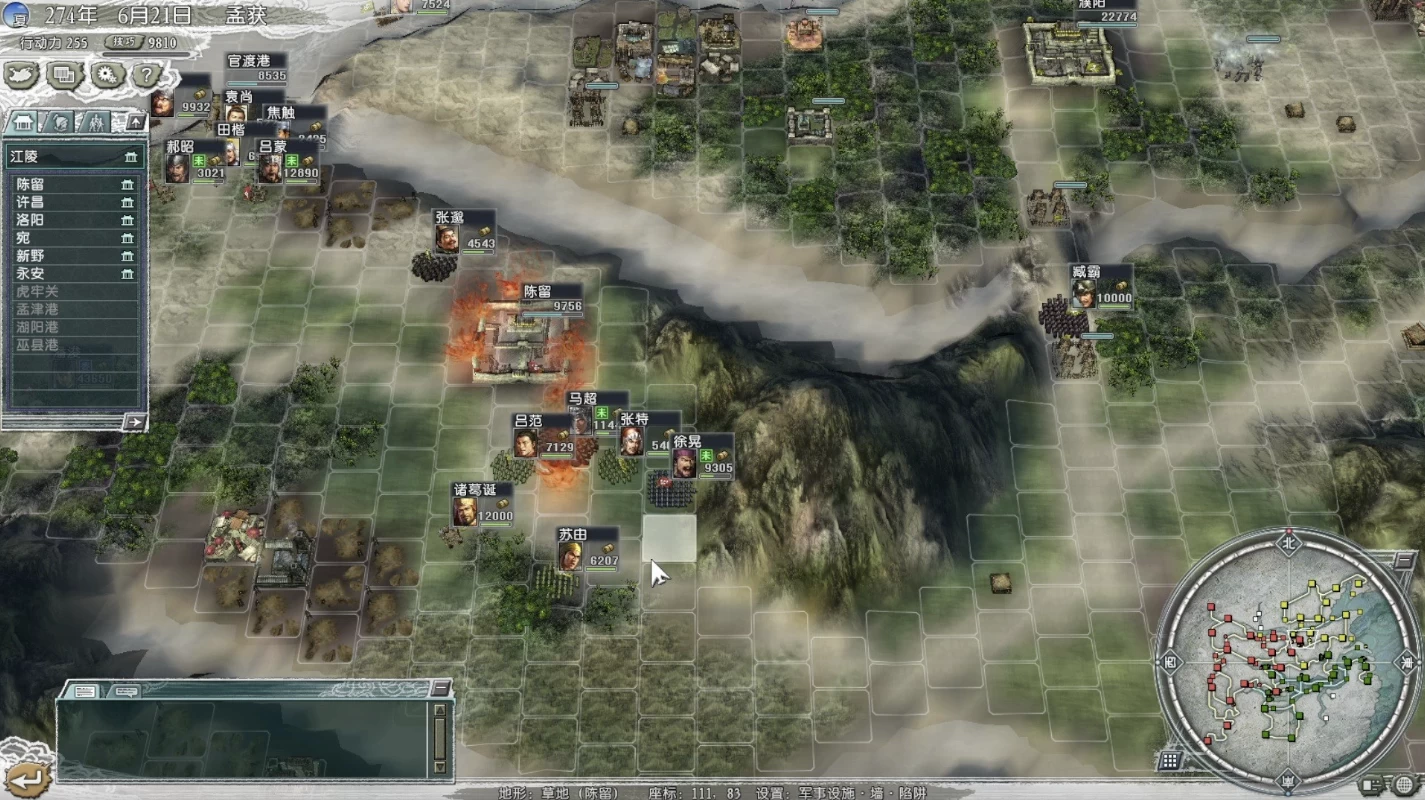Viewport: 1425px width, 800px height.
Task: Switch to the speech bubble log tab
Action: [126, 691]
